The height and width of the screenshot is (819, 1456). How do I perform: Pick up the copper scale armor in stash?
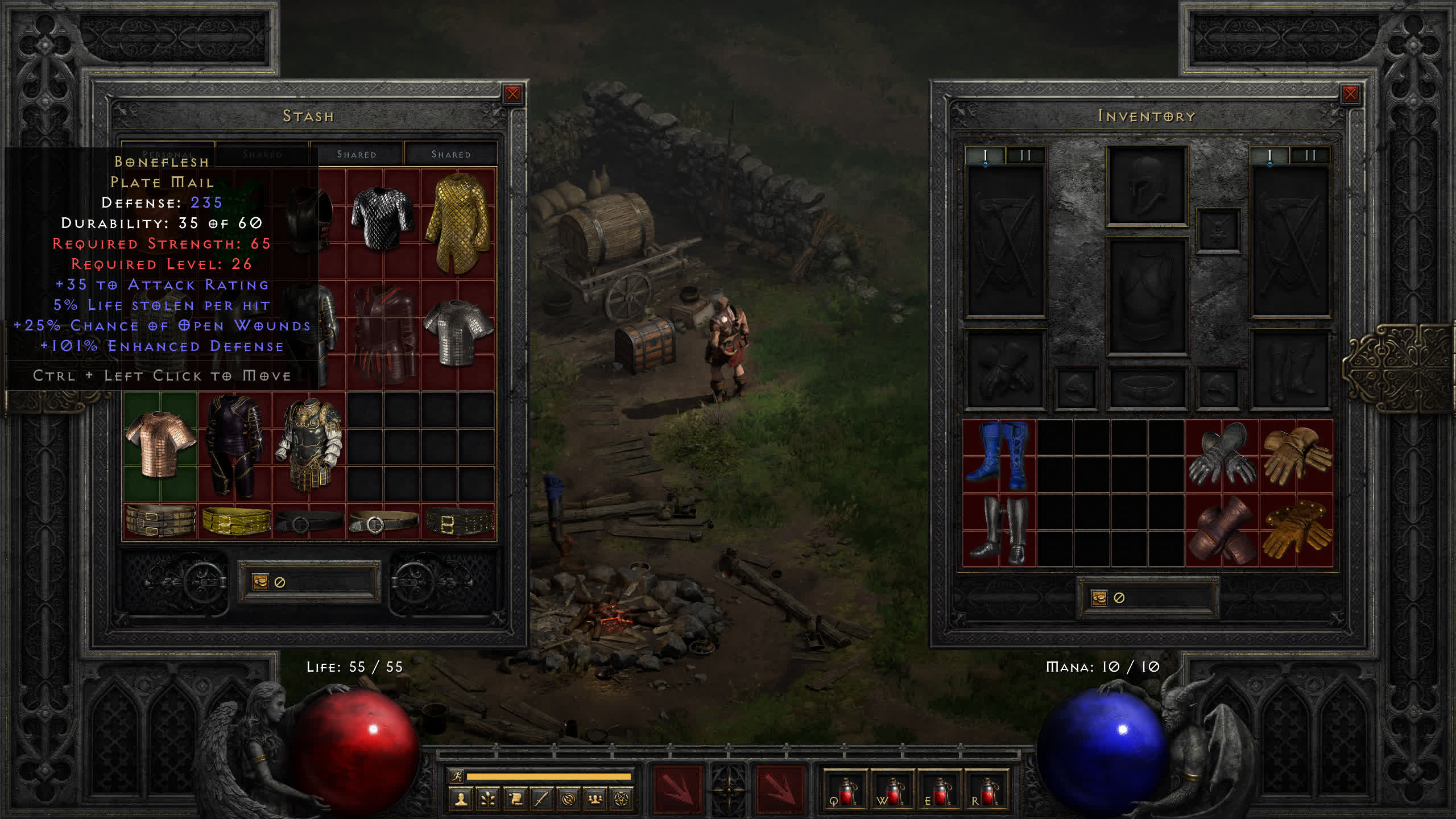[160, 446]
